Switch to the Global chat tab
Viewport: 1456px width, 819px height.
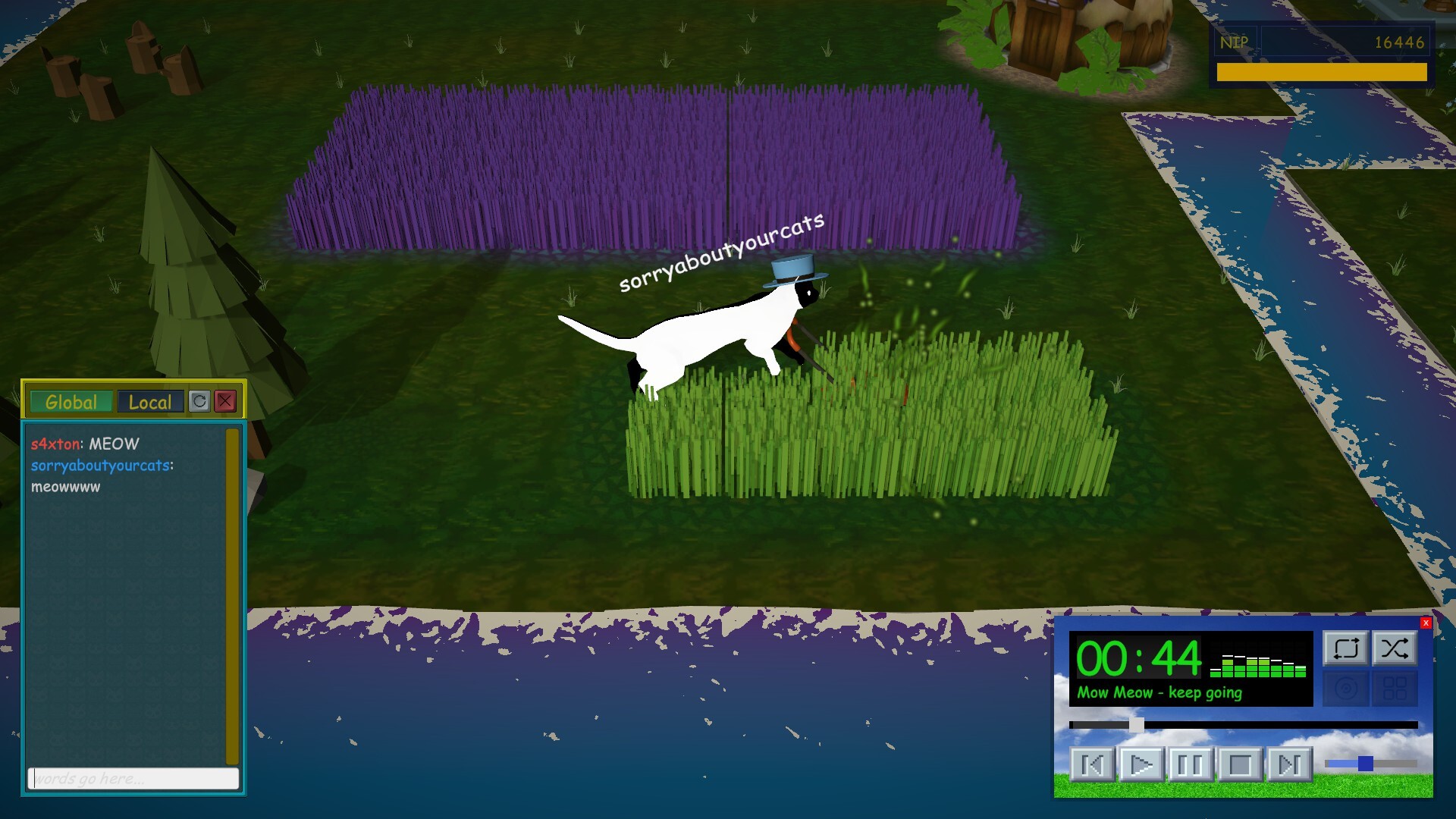71,403
